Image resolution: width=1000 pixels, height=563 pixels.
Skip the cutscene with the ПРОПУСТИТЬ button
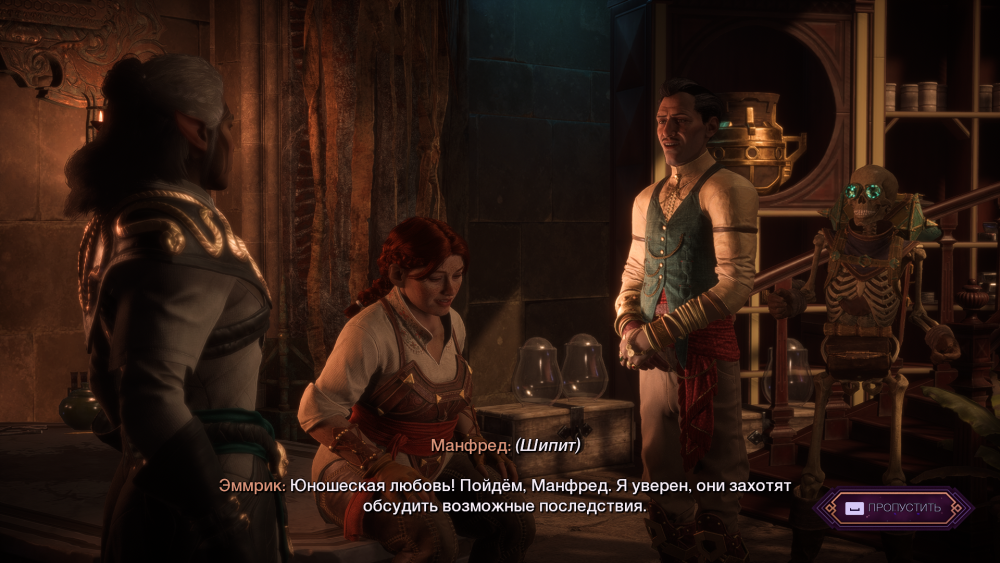893,508
